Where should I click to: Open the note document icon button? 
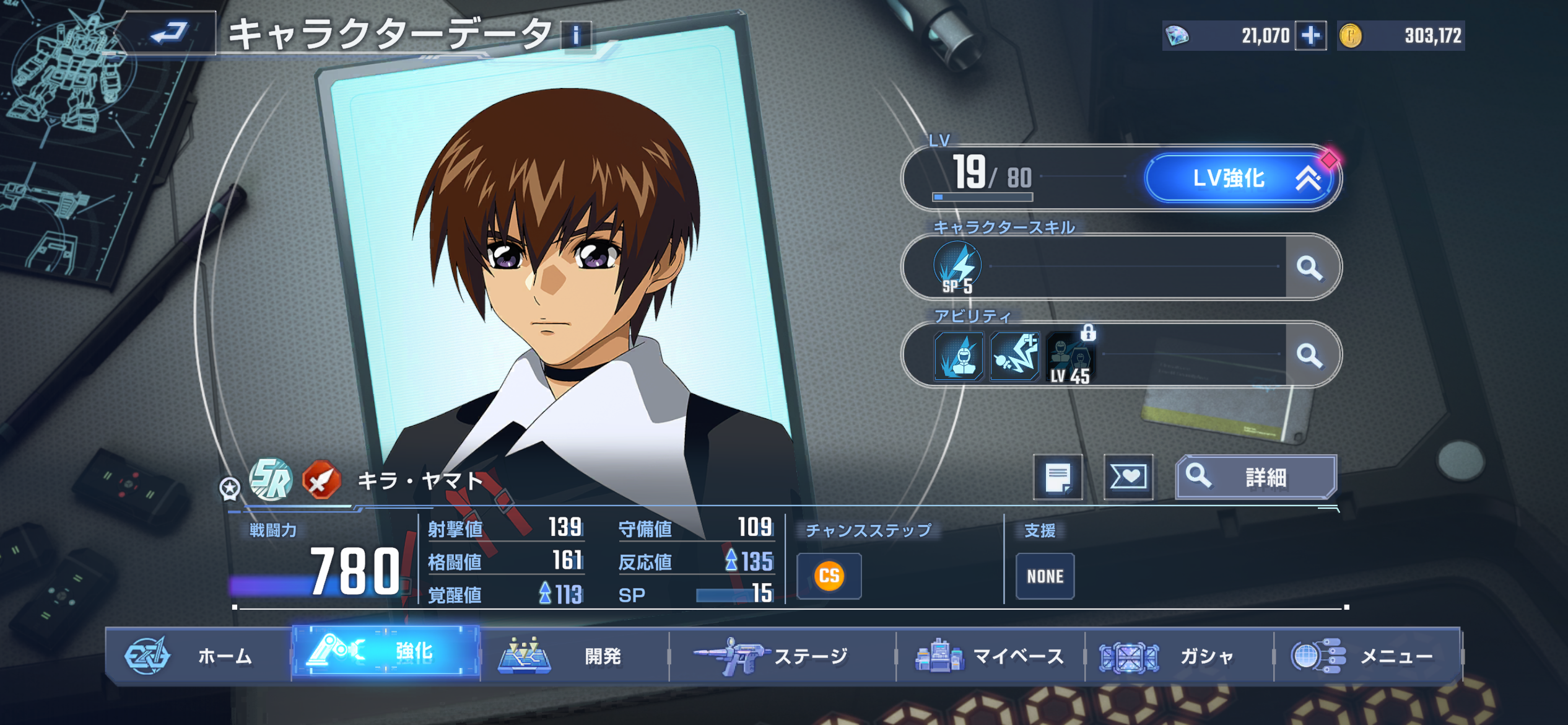(1058, 477)
